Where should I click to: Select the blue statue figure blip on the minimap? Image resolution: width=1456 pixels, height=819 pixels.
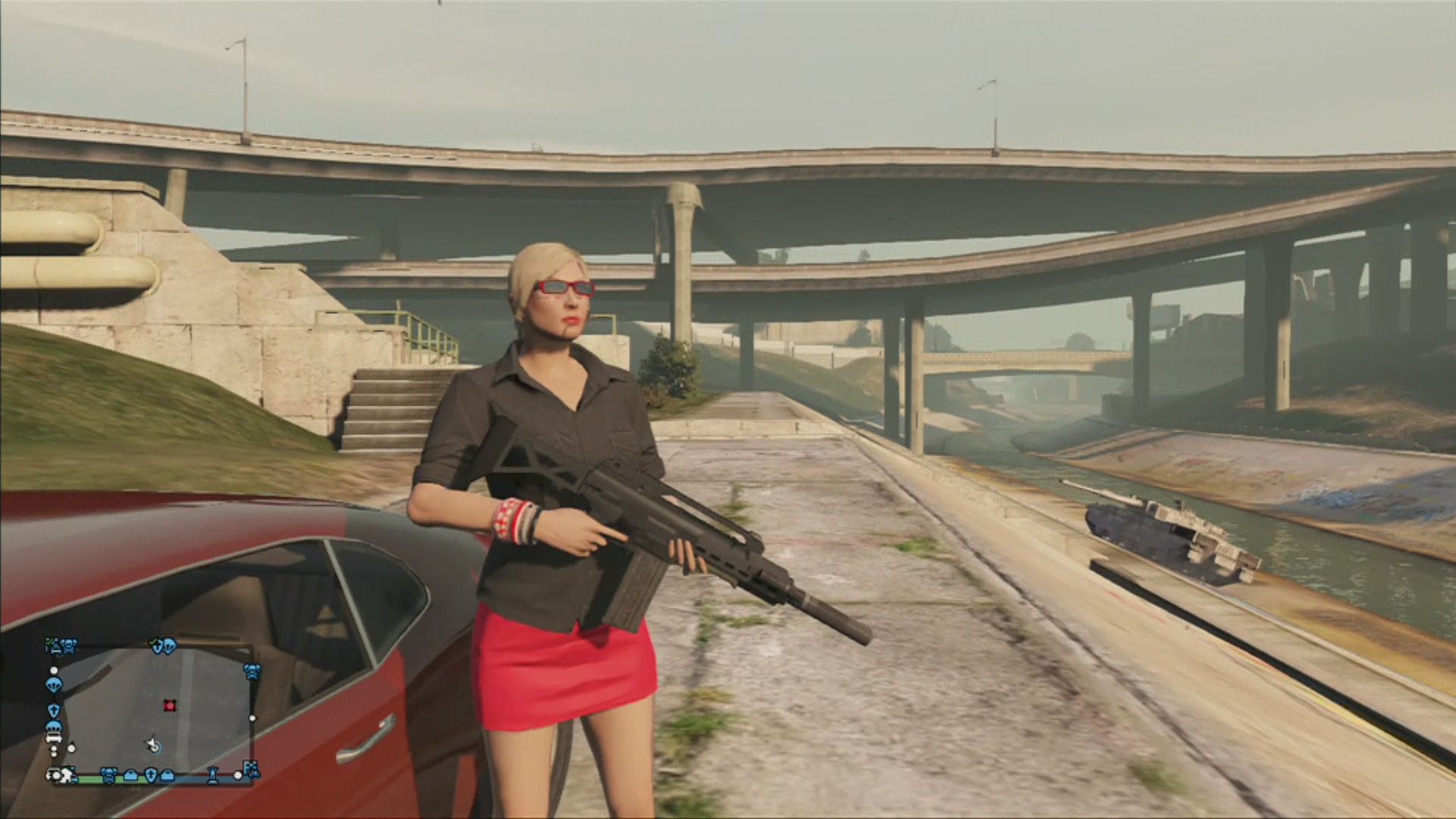pyautogui.click(x=213, y=775)
